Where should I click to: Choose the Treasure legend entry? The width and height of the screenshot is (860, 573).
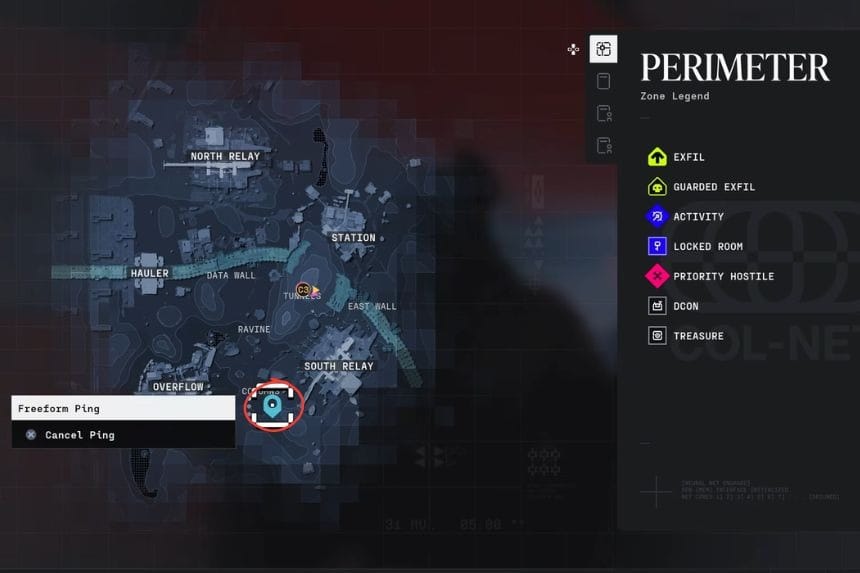[697, 337]
